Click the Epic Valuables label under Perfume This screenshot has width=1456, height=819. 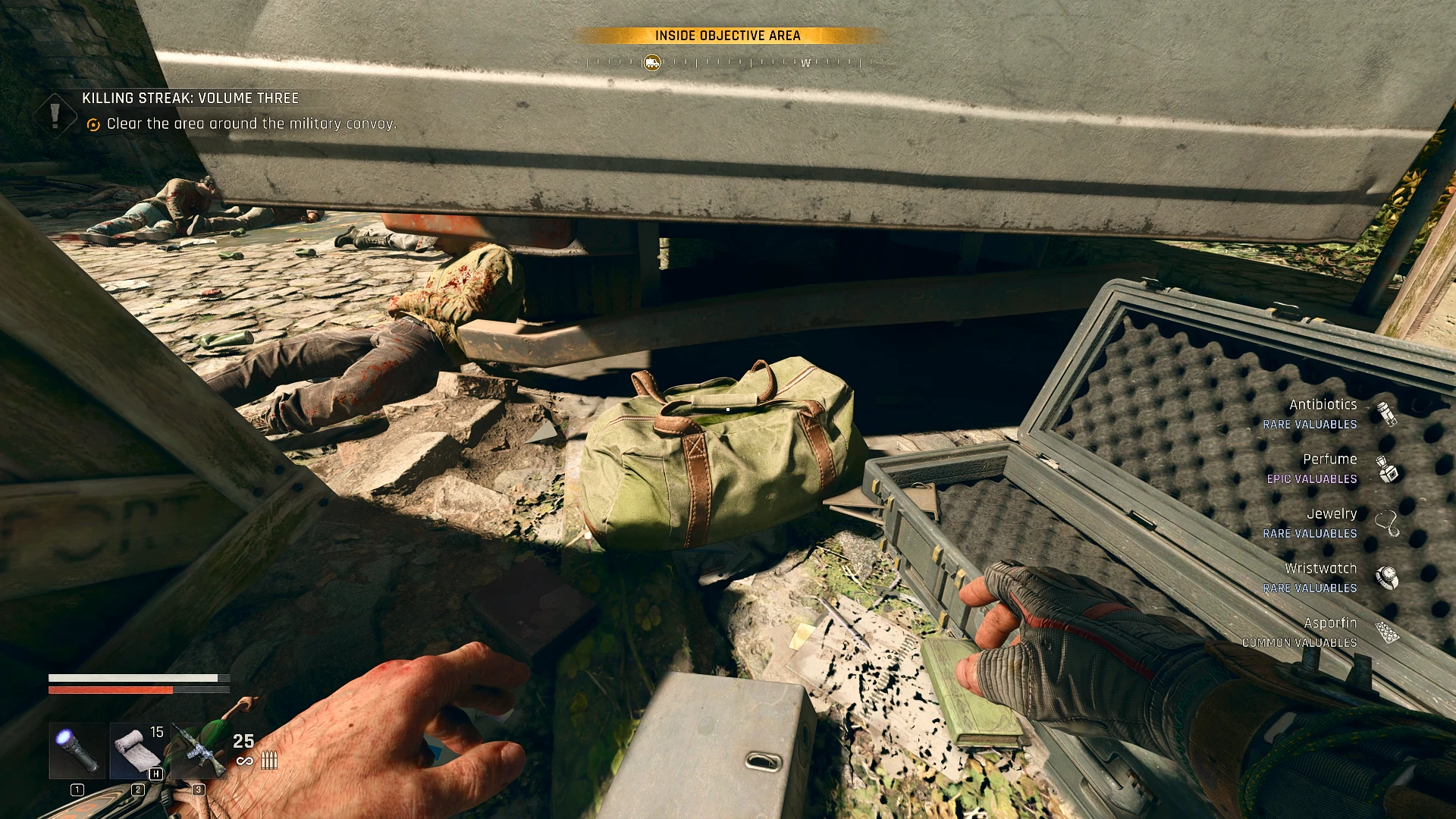point(1311,479)
